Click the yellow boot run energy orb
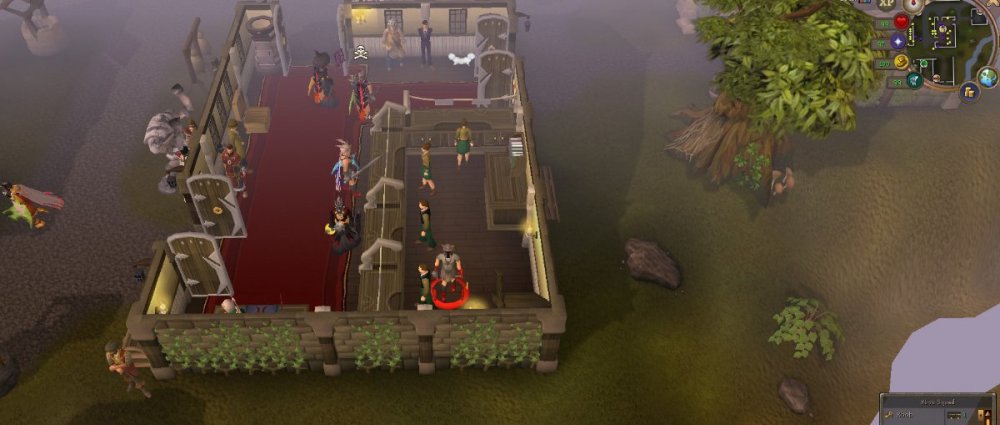Viewport: 1000px width, 425px height. click(901, 62)
